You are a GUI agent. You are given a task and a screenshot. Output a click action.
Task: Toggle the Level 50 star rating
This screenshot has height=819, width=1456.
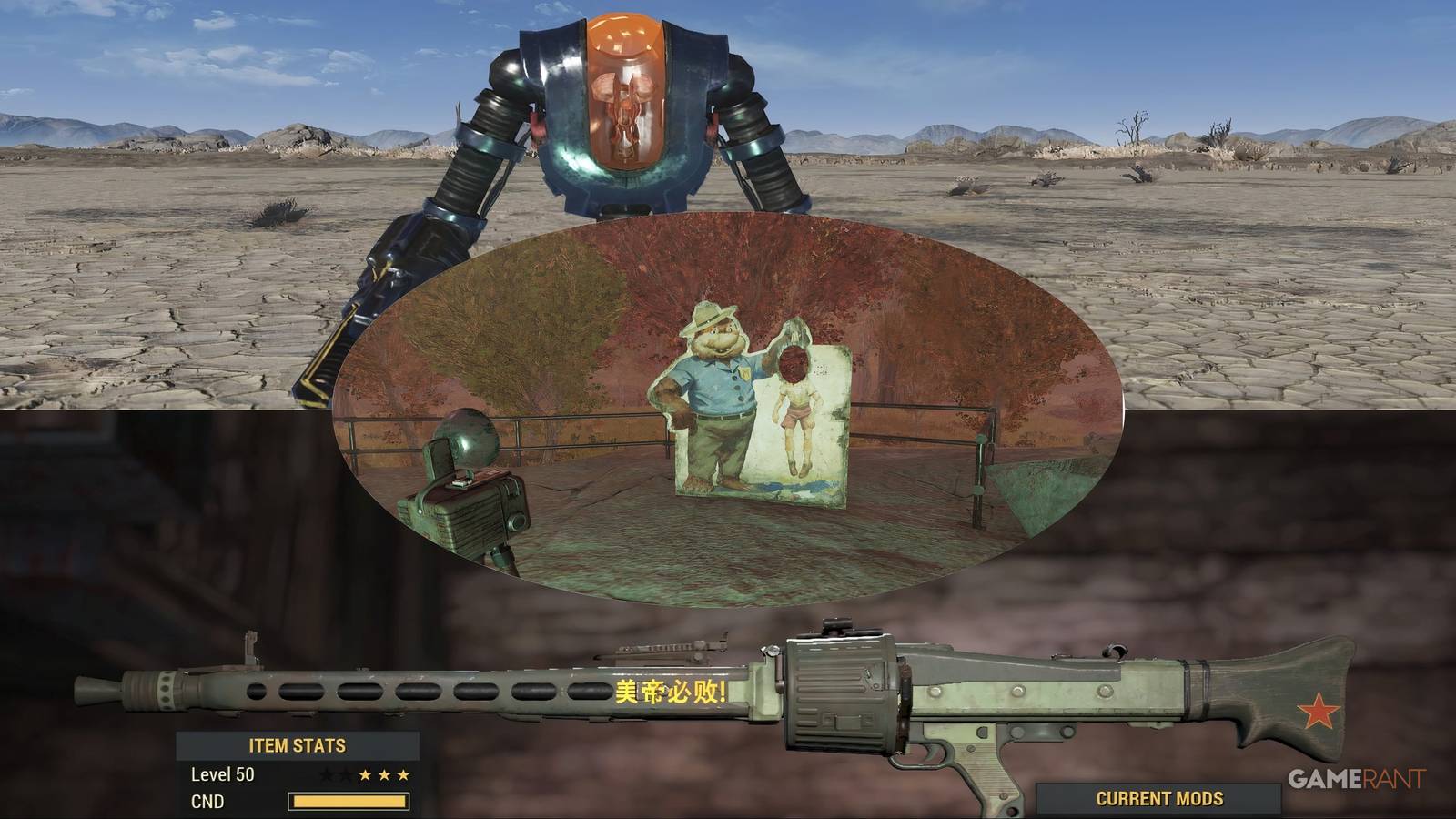click(x=365, y=775)
